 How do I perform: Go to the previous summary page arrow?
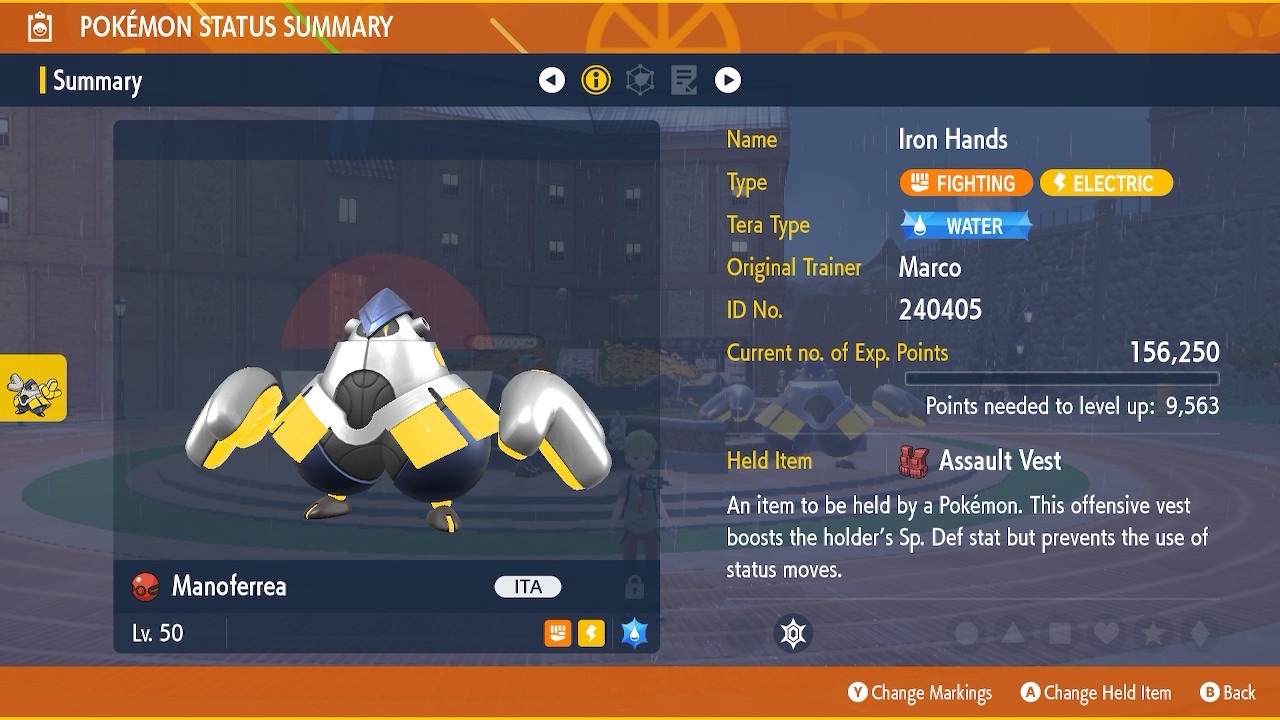(552, 80)
